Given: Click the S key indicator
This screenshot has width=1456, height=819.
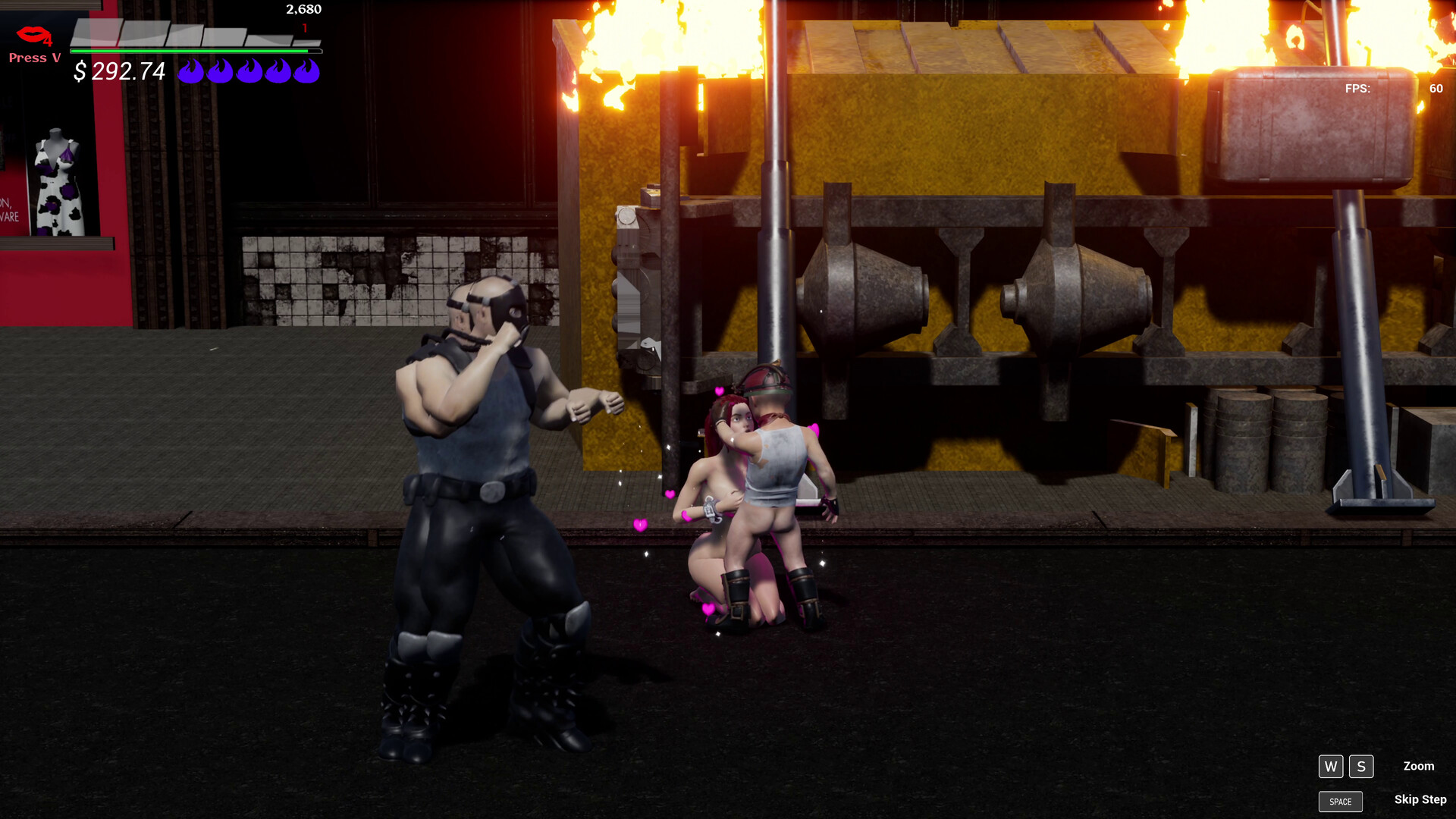Looking at the screenshot, I should 1362,767.
